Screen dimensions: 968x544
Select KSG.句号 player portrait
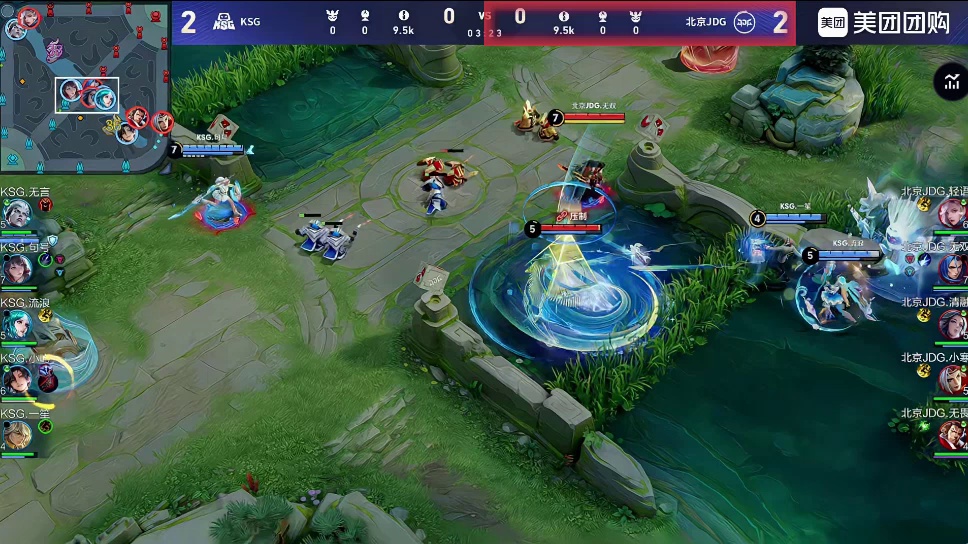pyautogui.click(x=18, y=268)
